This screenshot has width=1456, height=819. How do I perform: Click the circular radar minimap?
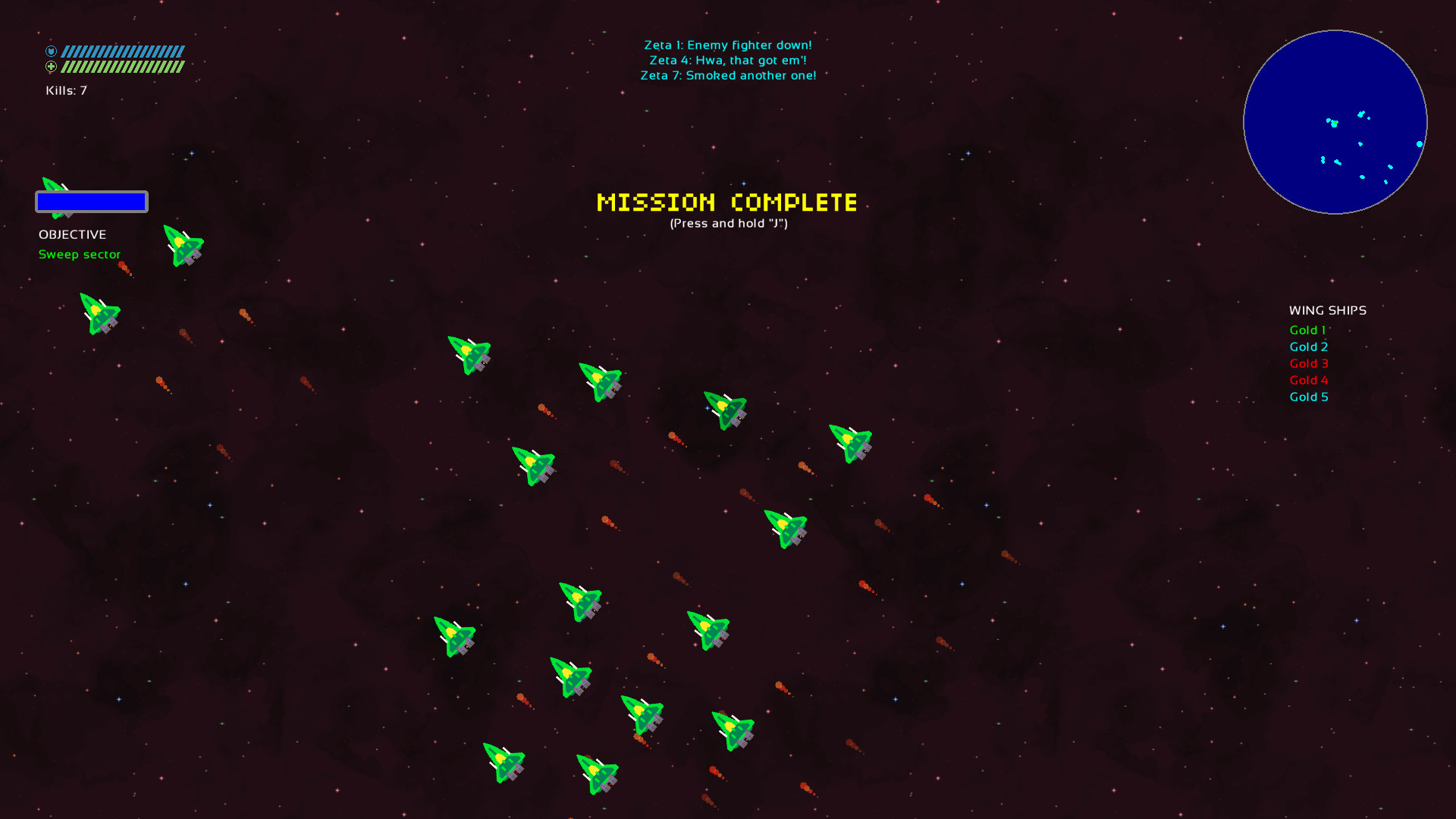(1335, 121)
